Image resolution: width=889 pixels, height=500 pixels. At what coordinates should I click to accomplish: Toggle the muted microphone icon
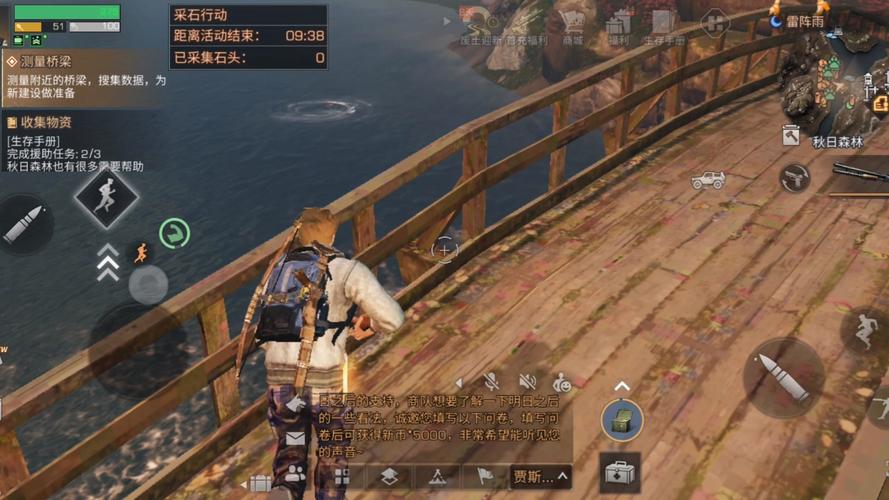pyautogui.click(x=491, y=381)
